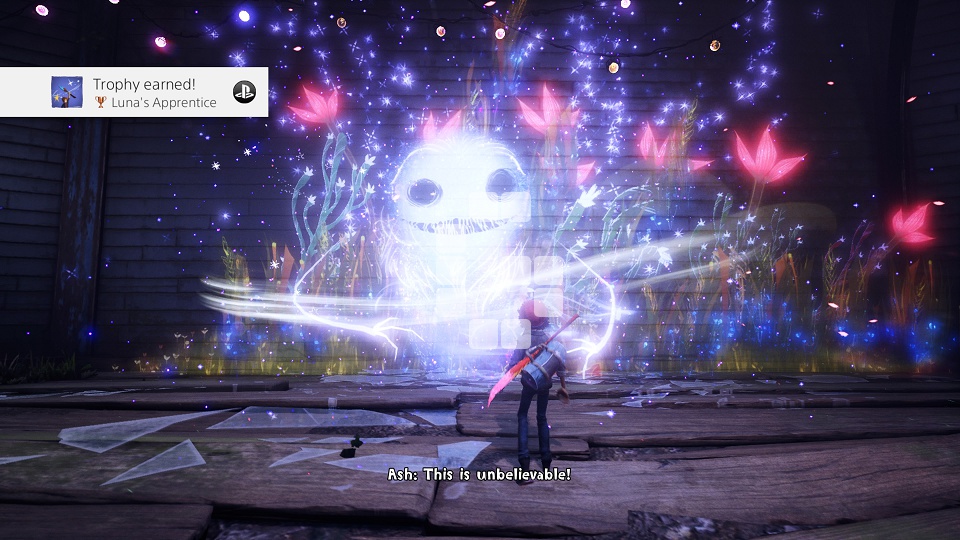Click the trophy's thumbnail image
Viewport: 960px width, 540px height.
point(67,92)
